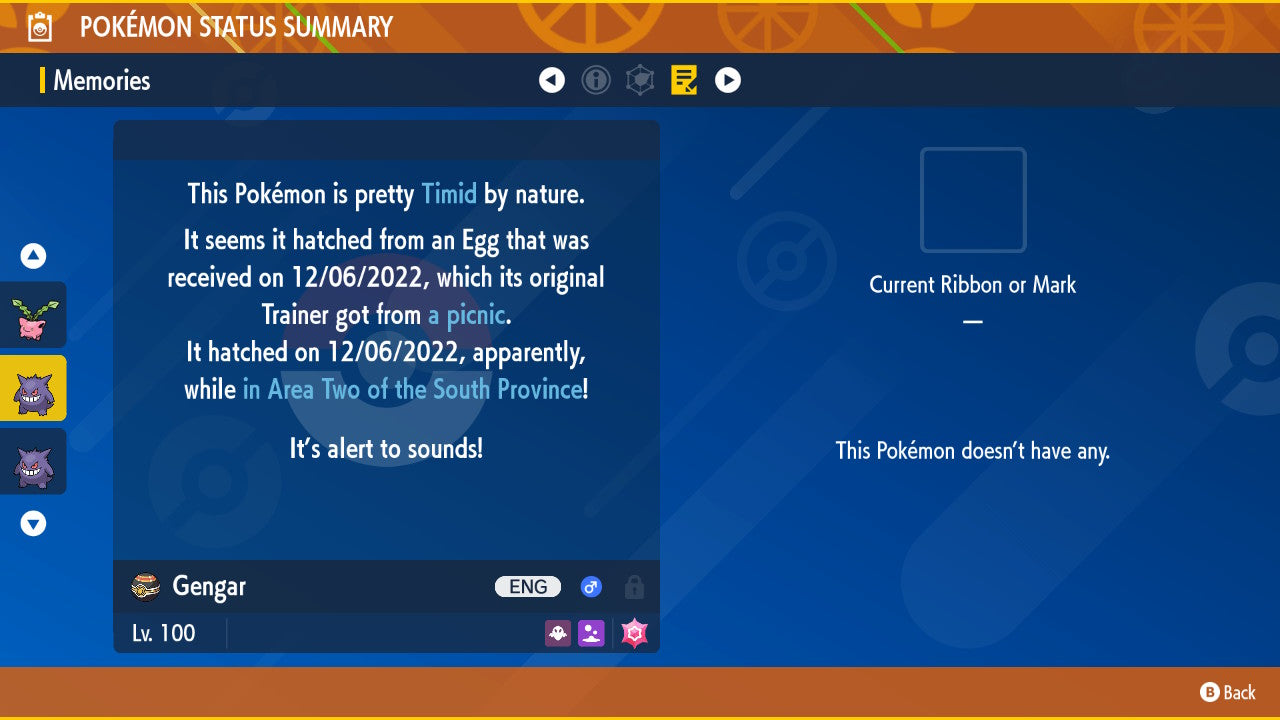Toggle the lock icon next to the gender symbol
This screenshot has width=1280, height=720.
click(x=634, y=587)
